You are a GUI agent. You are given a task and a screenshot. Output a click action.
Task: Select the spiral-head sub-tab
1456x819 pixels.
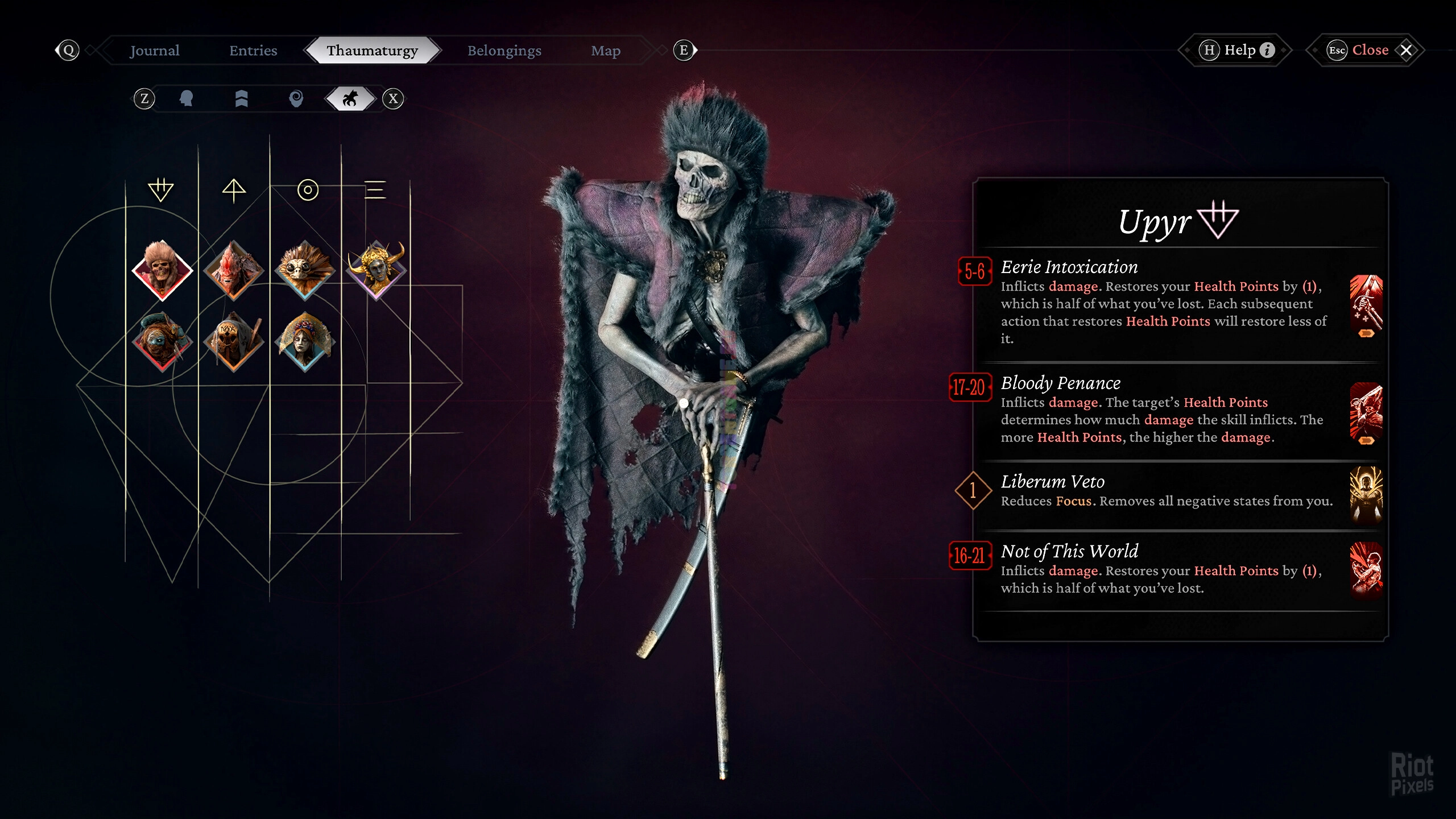296,99
